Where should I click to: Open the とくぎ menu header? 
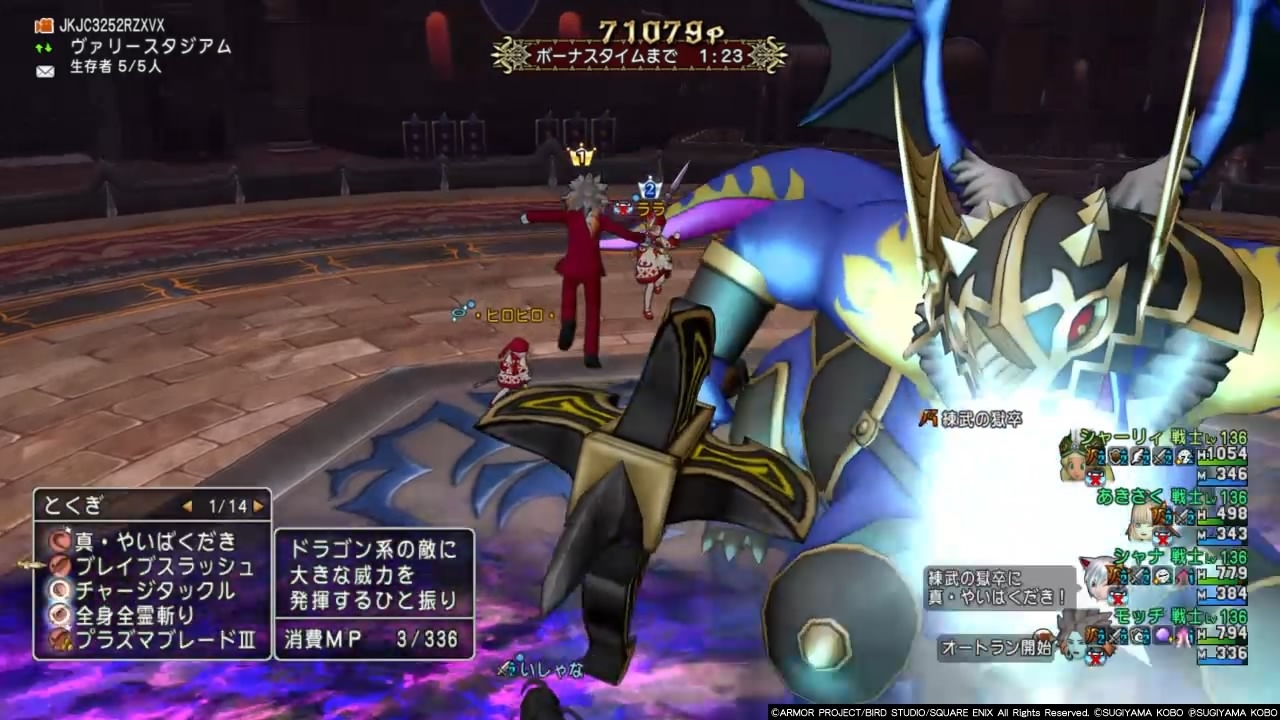tap(72, 504)
